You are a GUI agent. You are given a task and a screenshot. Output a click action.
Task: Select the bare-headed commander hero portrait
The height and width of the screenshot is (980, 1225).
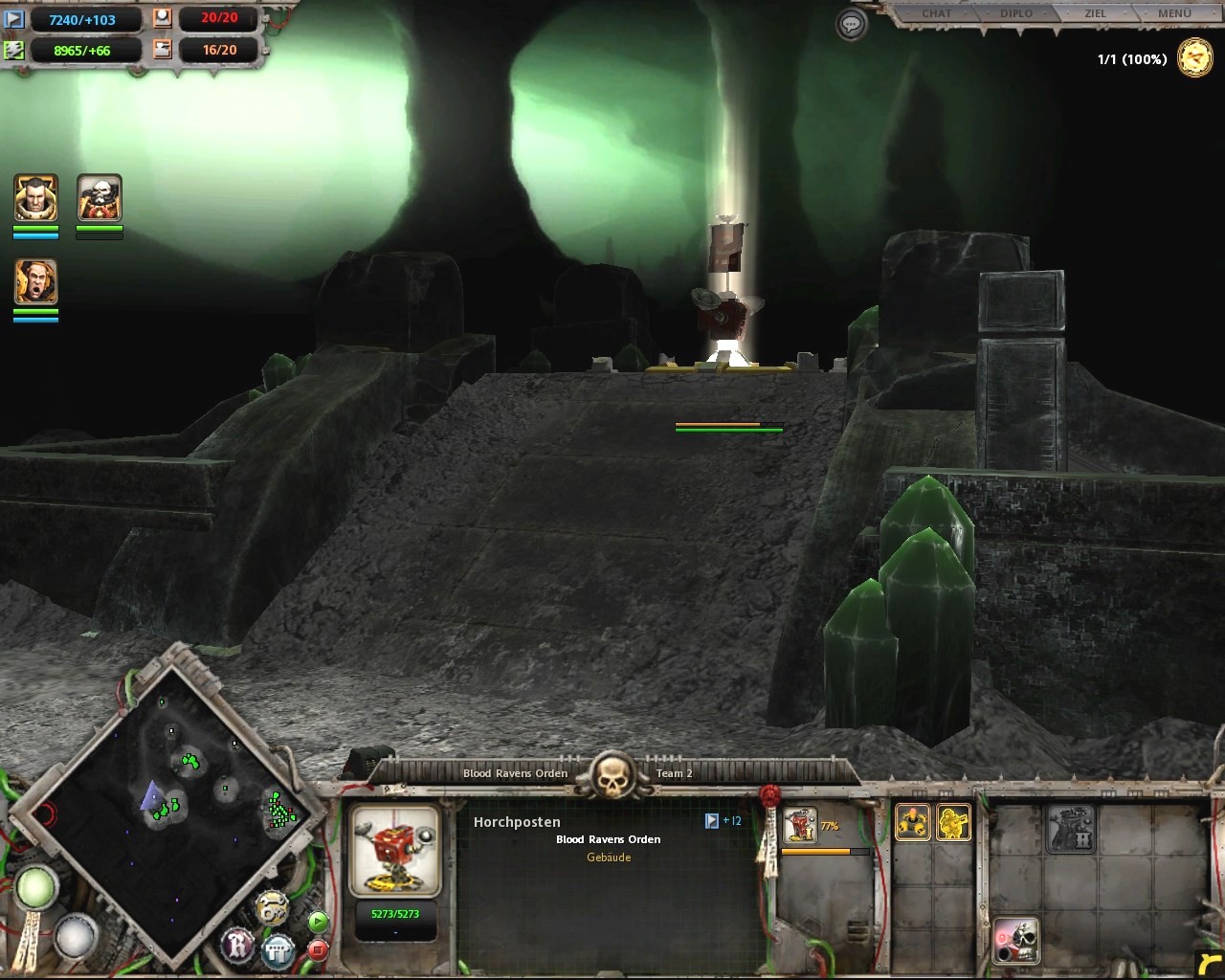(36, 198)
